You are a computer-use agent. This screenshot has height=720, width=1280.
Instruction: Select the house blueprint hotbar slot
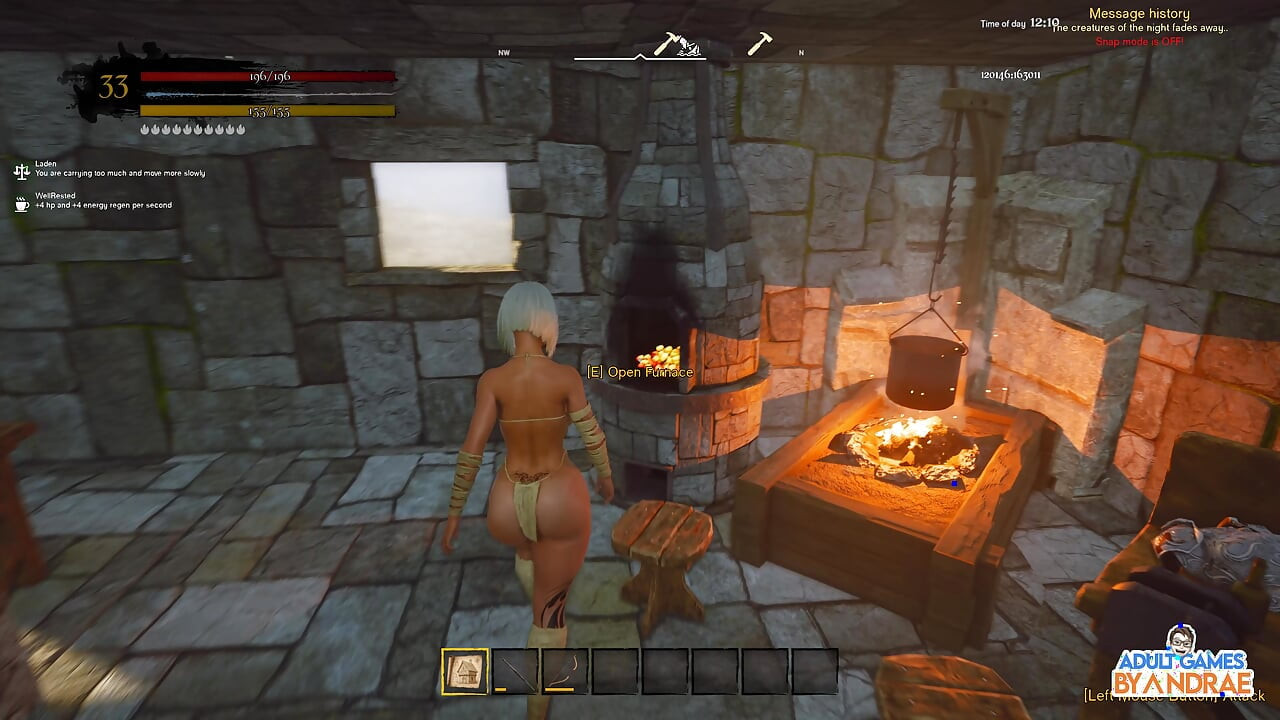(x=465, y=671)
